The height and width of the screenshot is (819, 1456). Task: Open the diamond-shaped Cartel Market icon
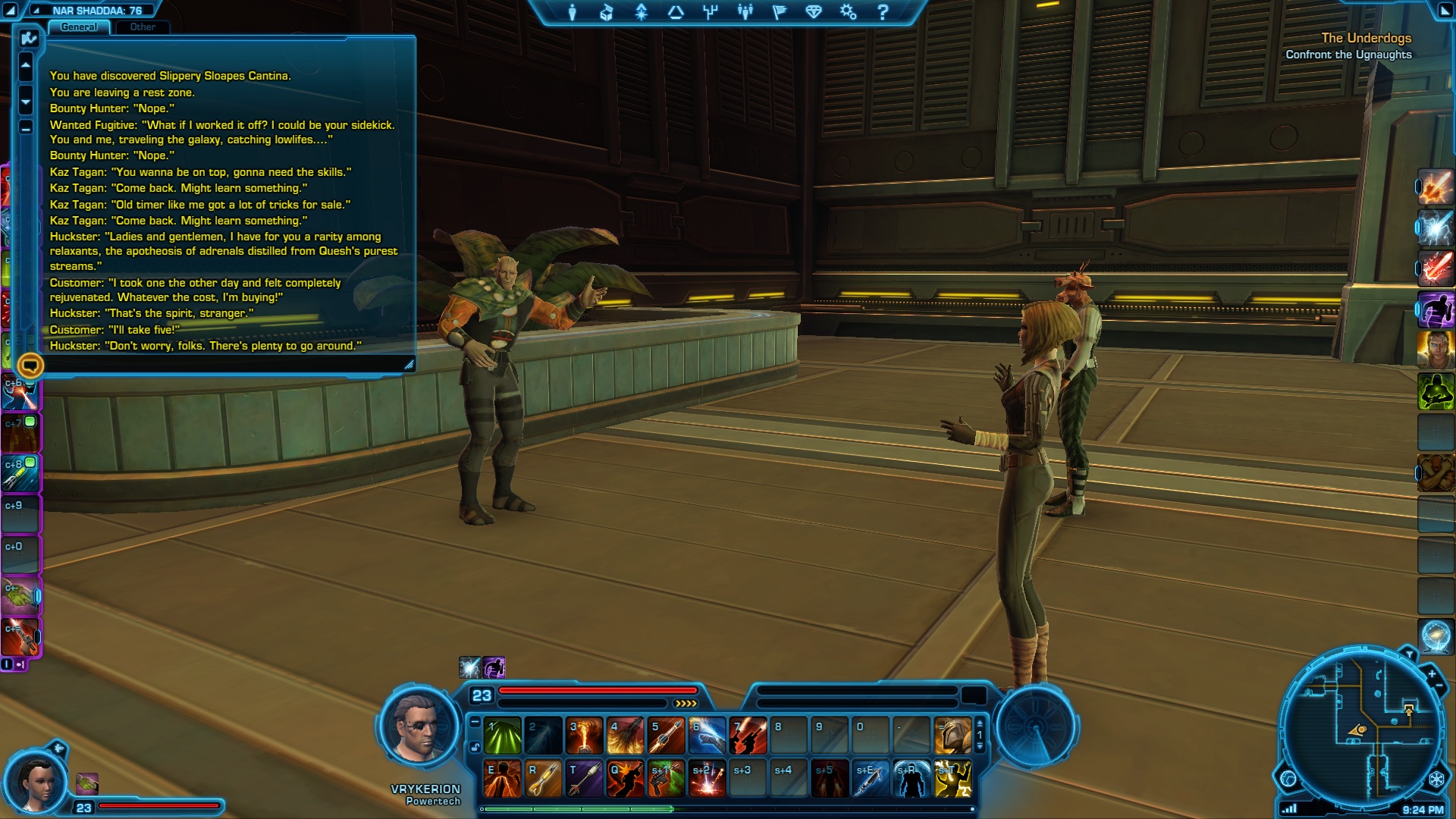click(x=814, y=12)
